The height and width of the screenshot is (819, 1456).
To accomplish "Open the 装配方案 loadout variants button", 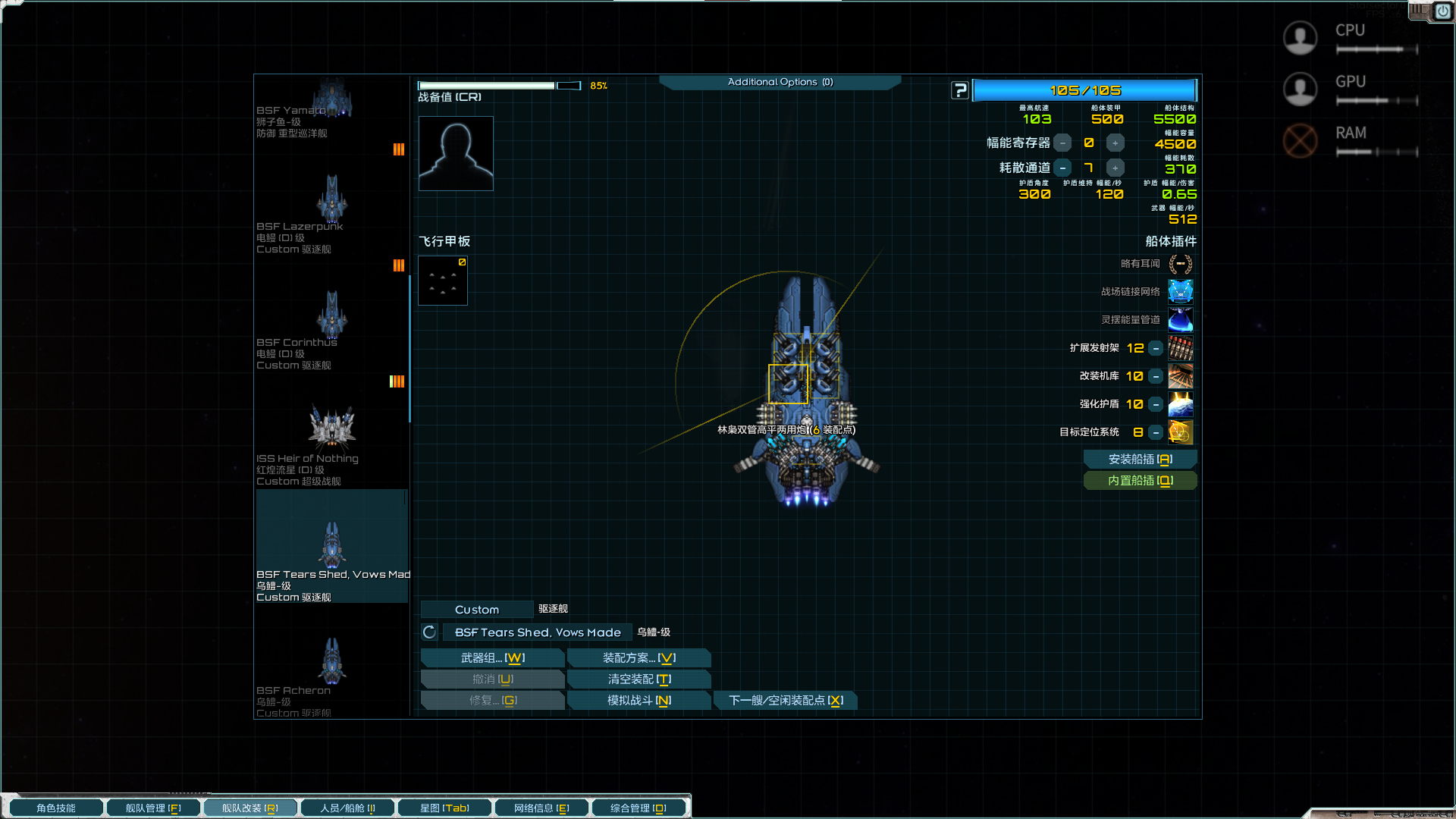I will (639, 658).
